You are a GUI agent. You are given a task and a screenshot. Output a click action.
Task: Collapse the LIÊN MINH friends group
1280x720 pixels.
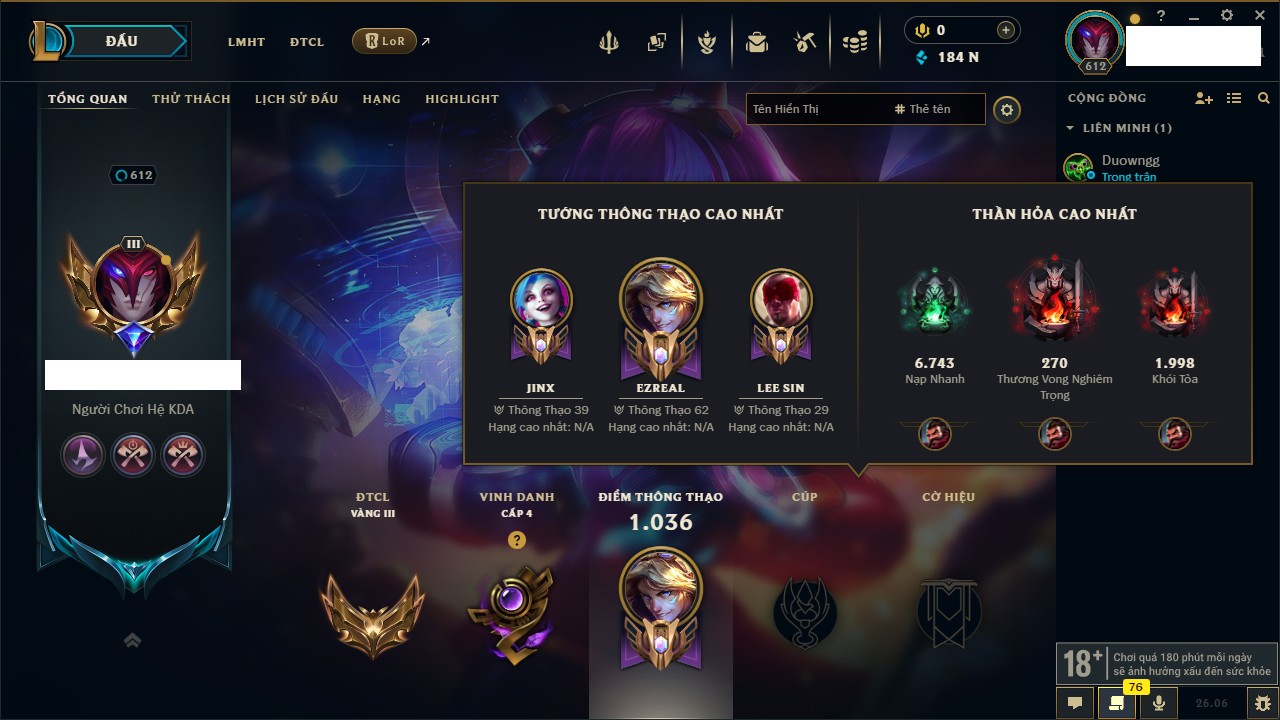coord(1070,128)
